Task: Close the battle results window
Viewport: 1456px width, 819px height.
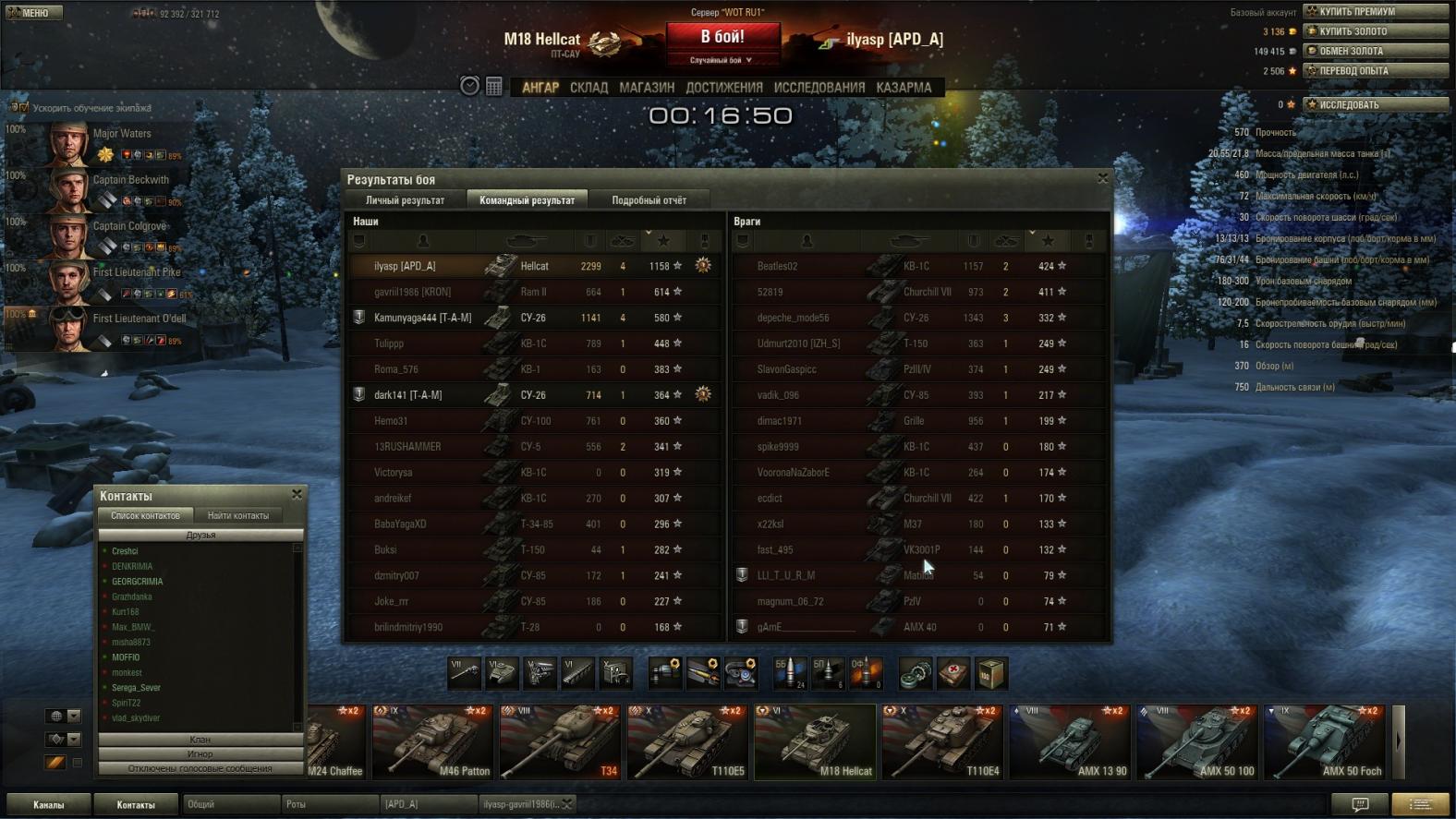Action: point(1102,178)
